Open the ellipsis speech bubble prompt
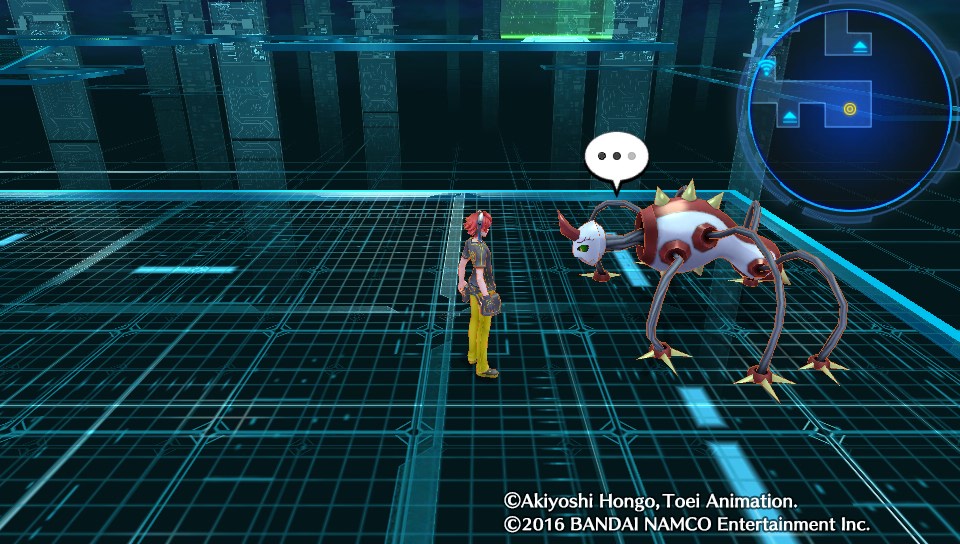 click(617, 159)
